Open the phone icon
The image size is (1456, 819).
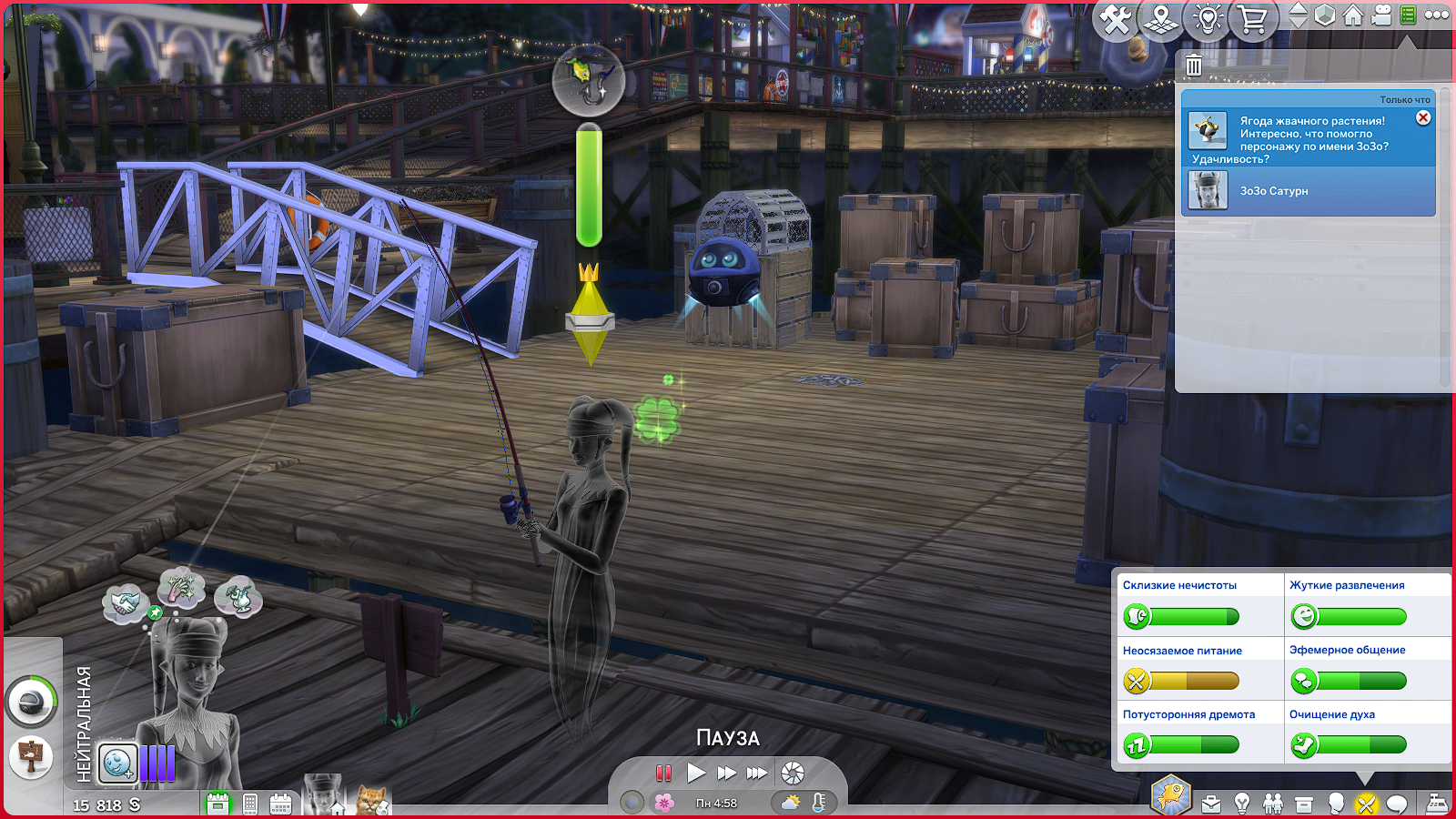[250, 804]
